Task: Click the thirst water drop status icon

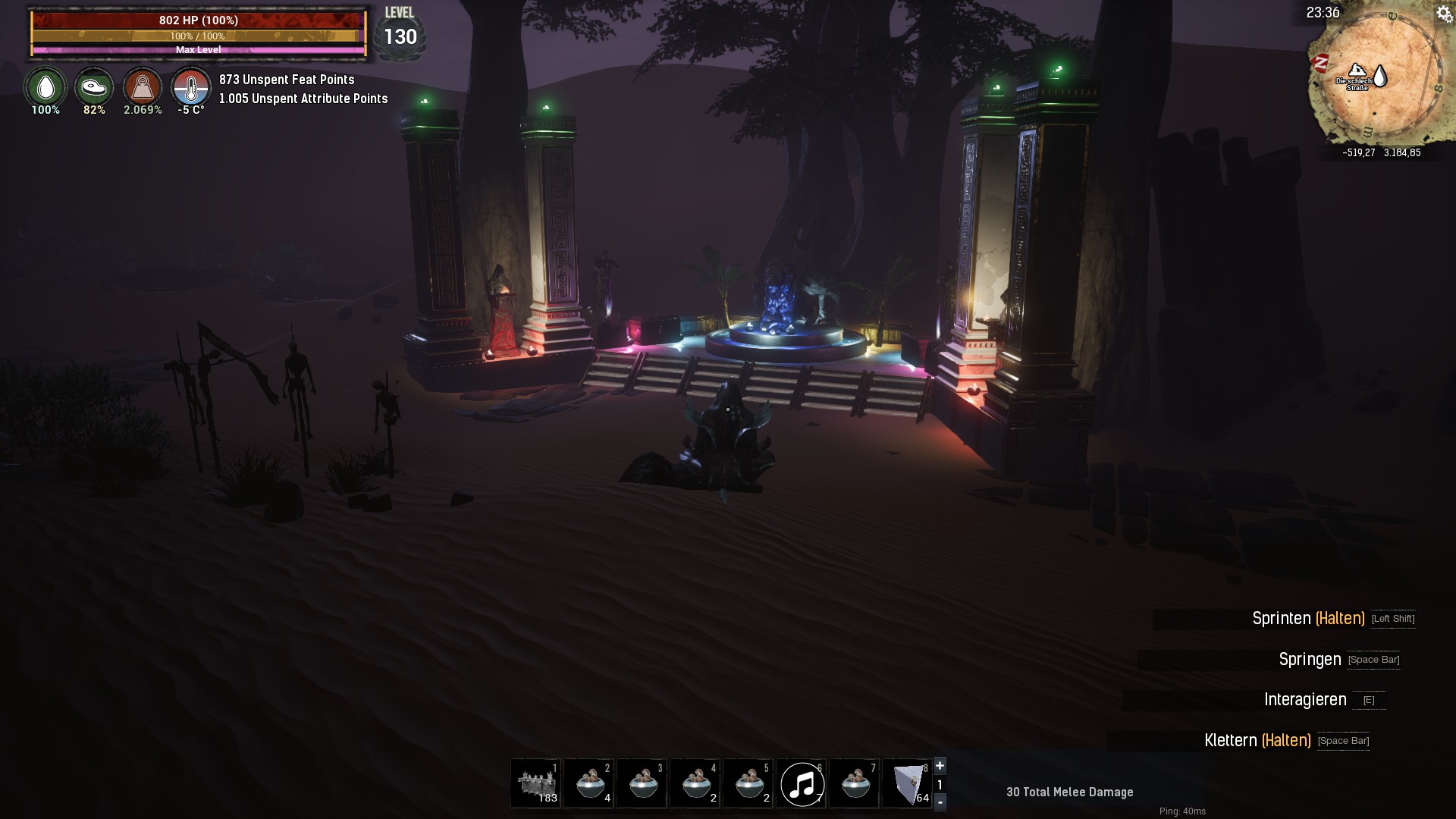Action: [45, 87]
